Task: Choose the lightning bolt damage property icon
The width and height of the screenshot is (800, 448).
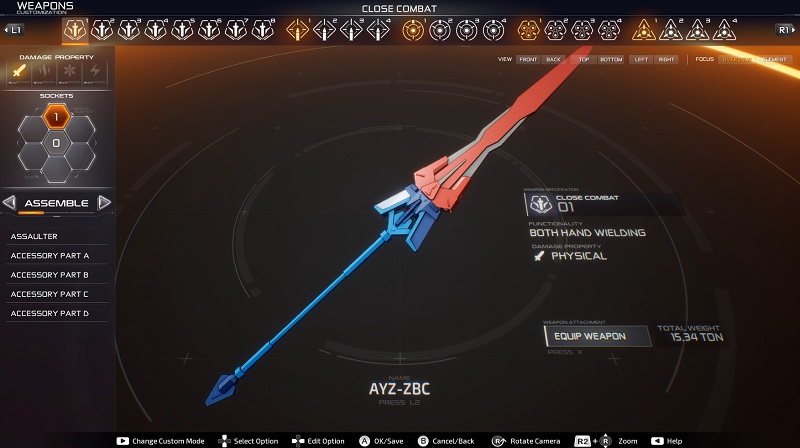Action: 95,73
